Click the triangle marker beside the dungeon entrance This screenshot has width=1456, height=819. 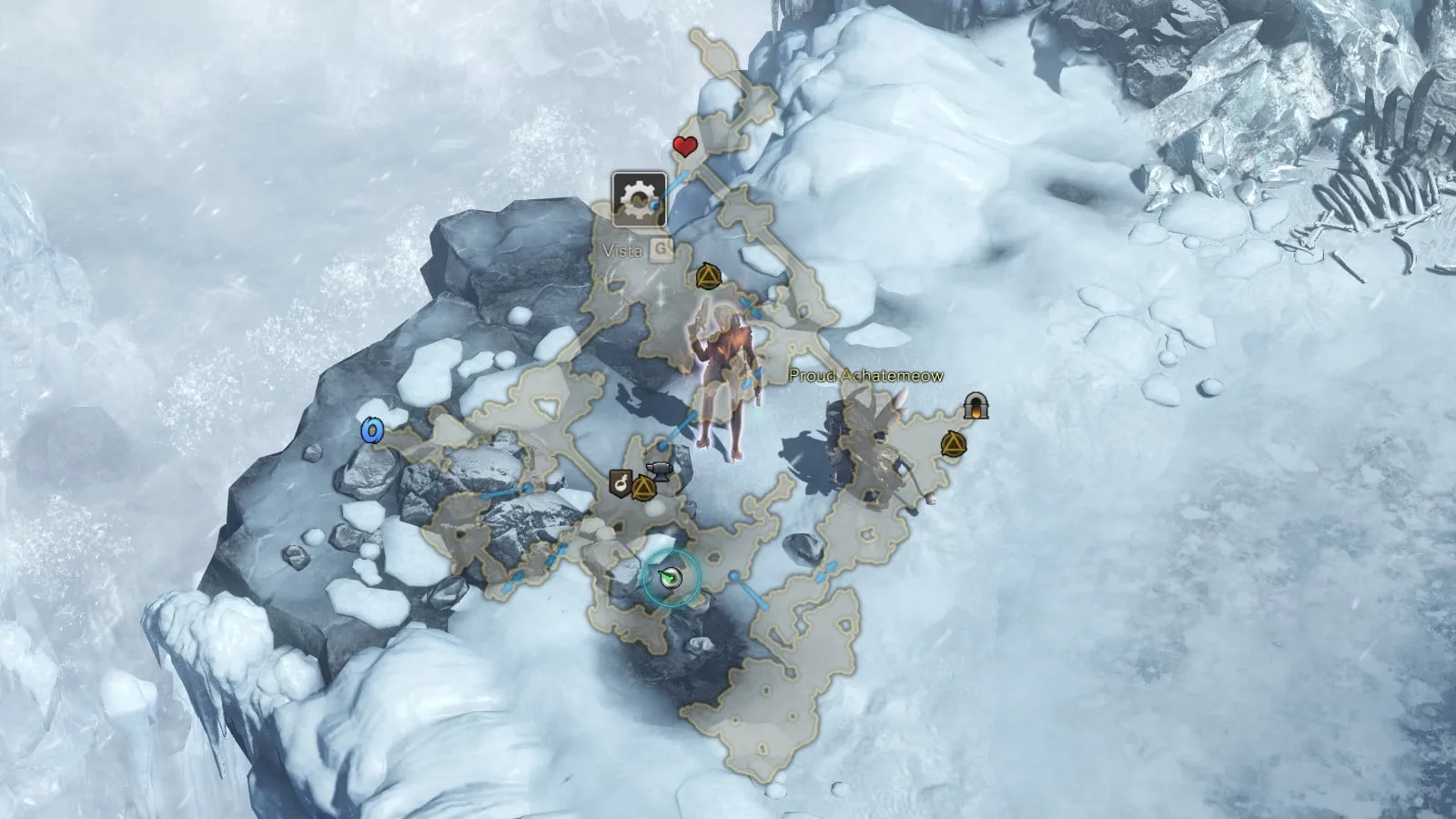953,444
